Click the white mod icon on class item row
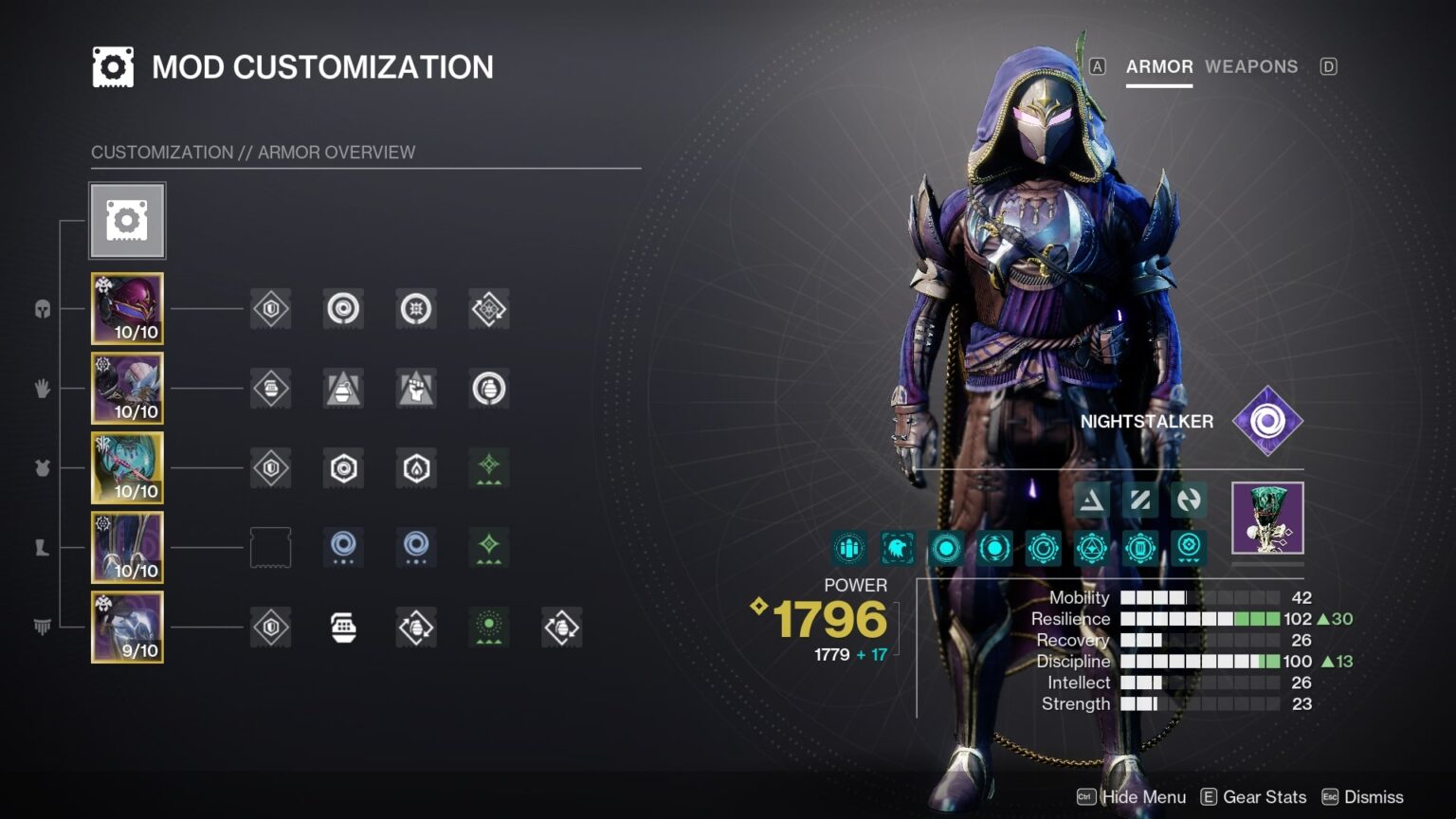 (343, 627)
